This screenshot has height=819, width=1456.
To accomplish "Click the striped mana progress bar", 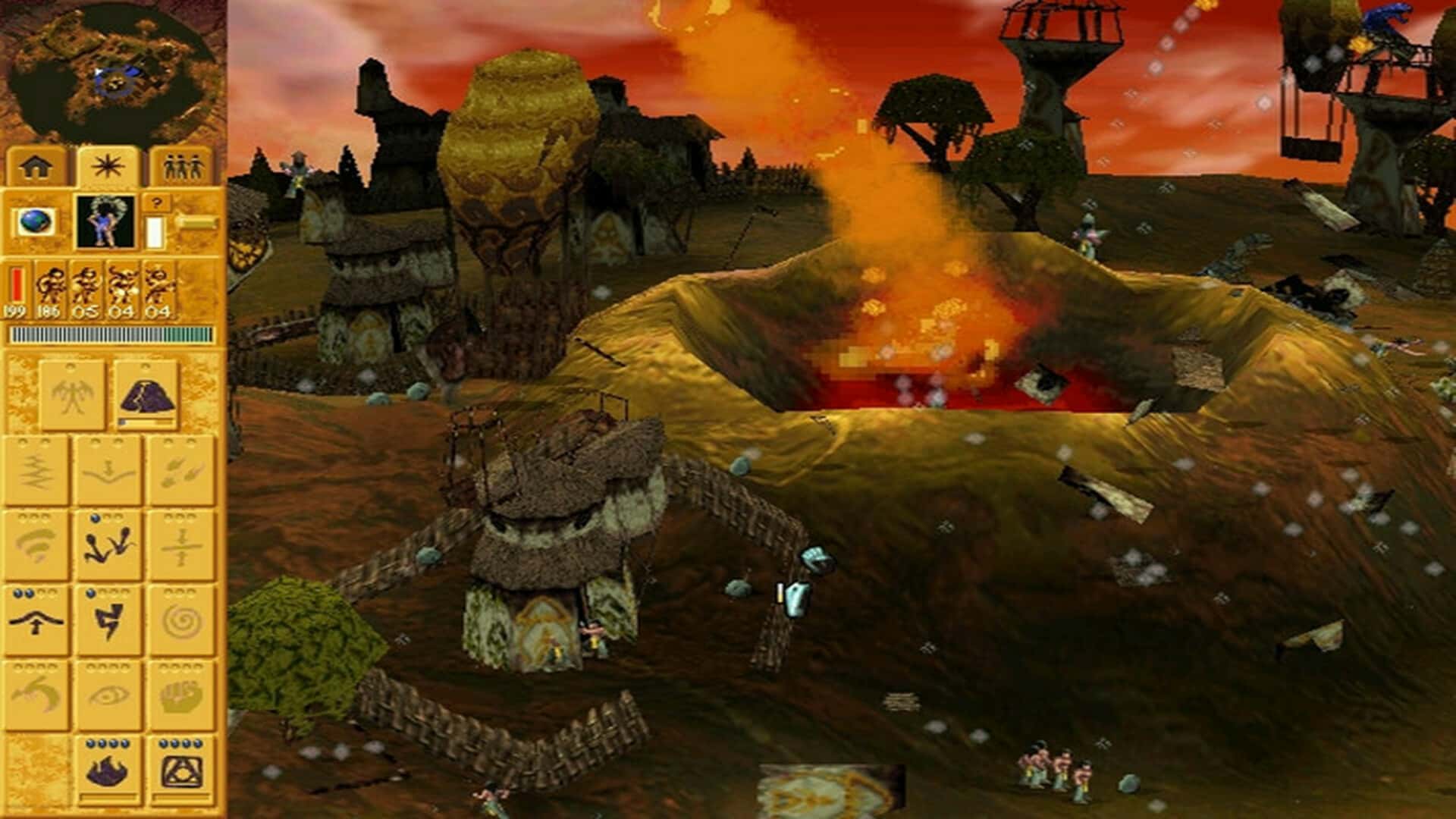I will click(112, 334).
